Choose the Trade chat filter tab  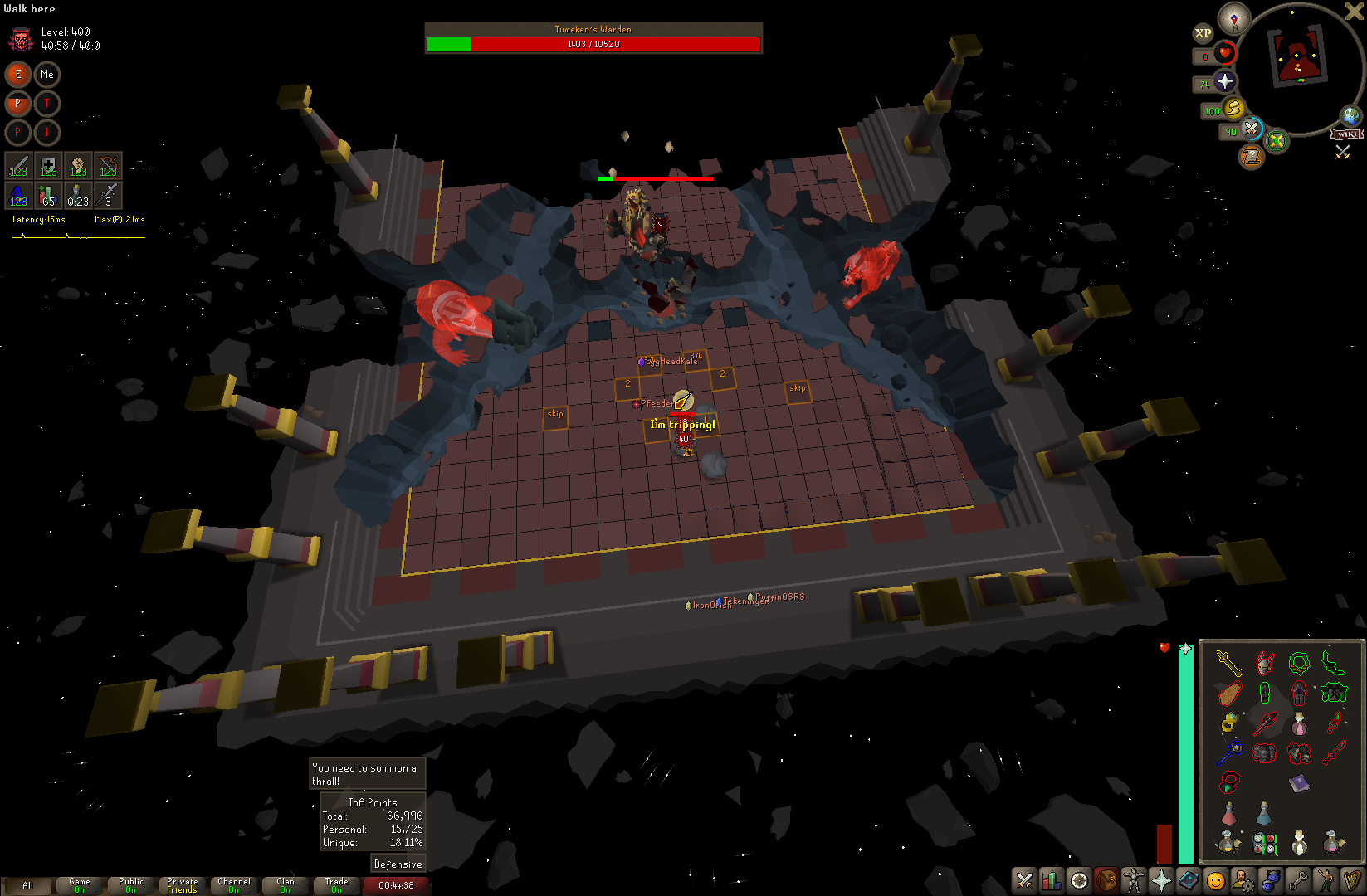click(337, 885)
